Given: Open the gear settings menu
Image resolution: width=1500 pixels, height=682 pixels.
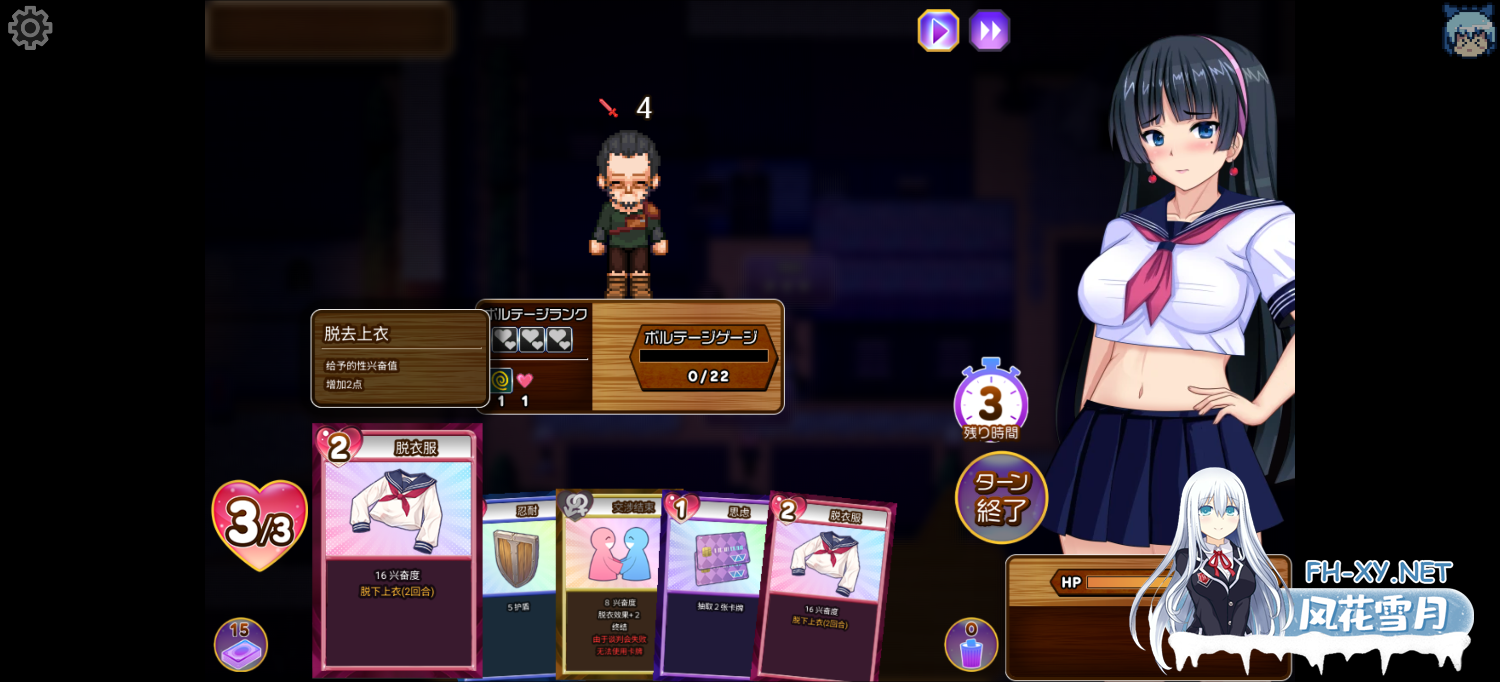Looking at the screenshot, I should [30, 28].
